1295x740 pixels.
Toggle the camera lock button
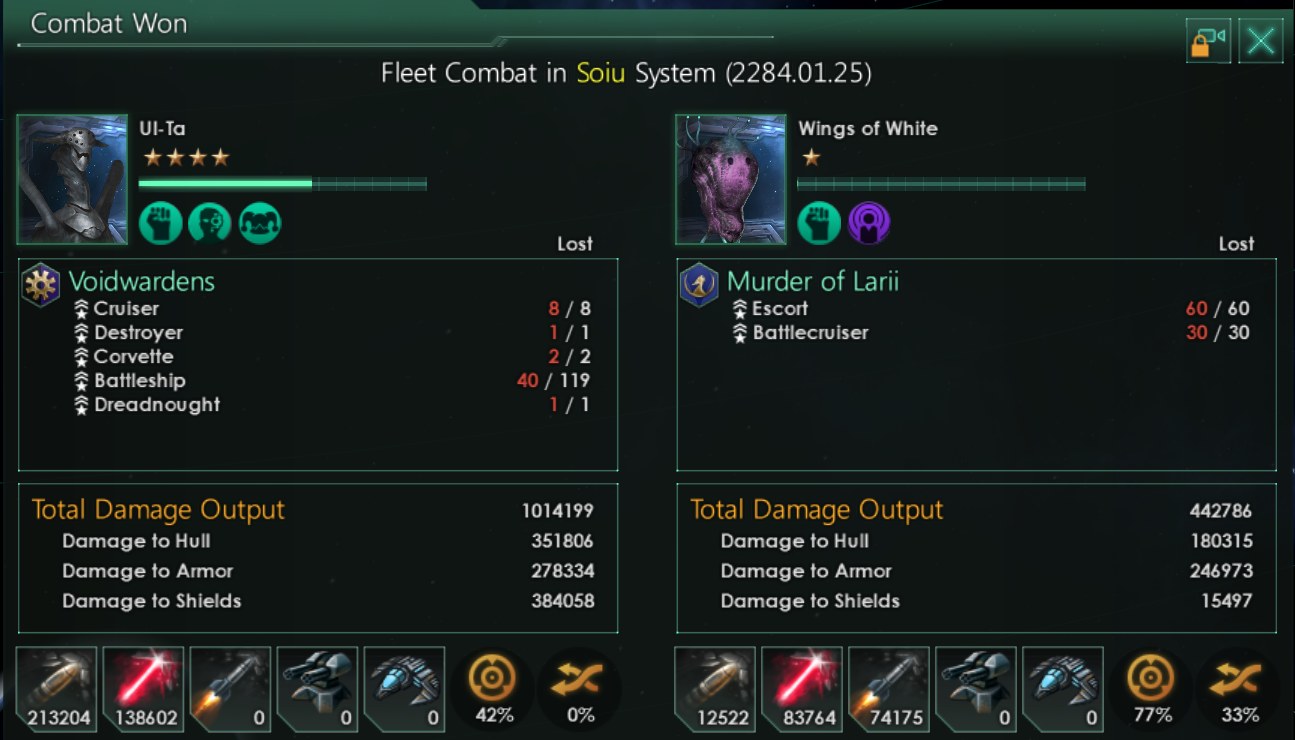[x=1208, y=41]
